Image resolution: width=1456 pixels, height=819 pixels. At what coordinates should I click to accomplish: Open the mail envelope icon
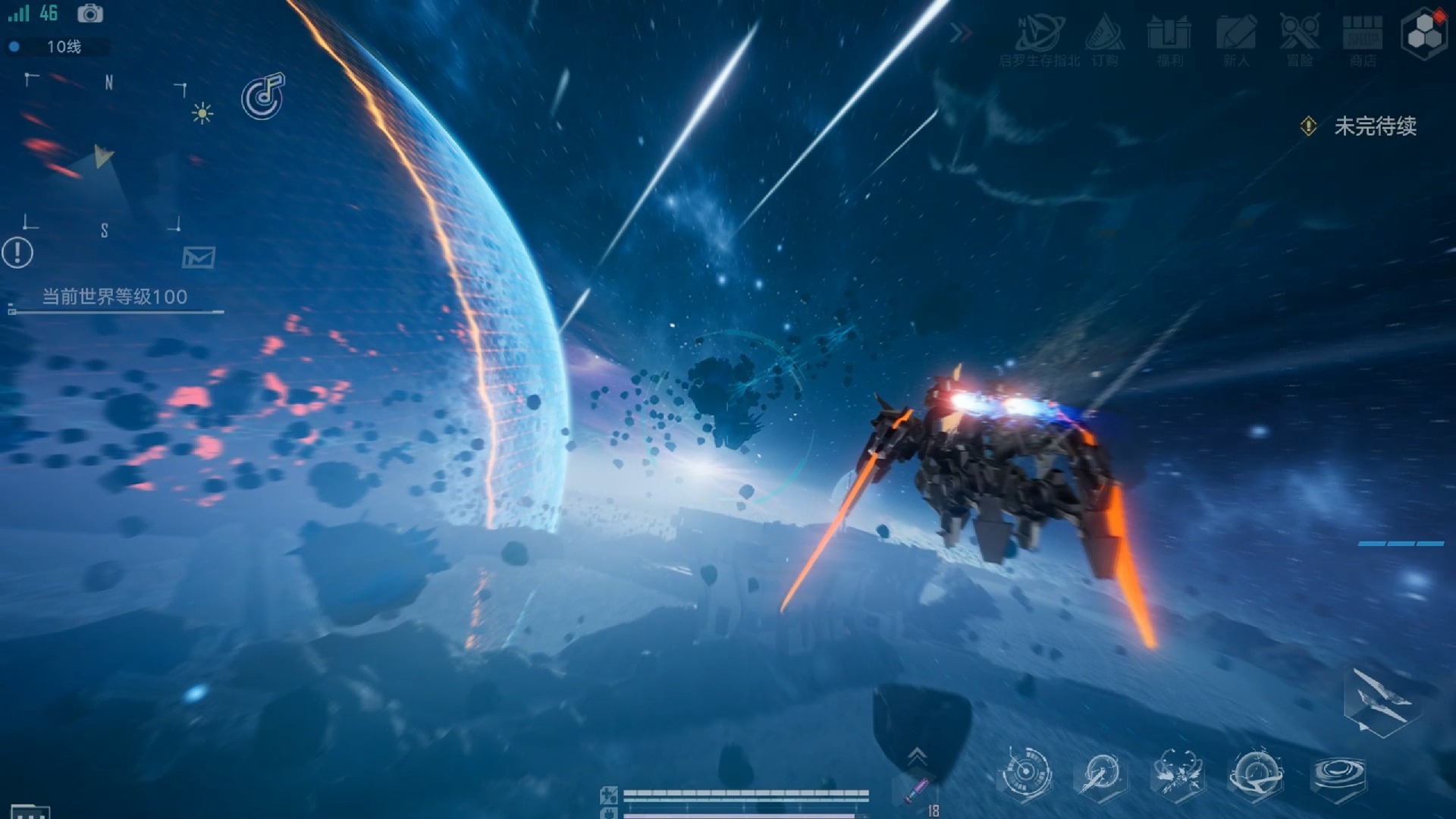[199, 258]
